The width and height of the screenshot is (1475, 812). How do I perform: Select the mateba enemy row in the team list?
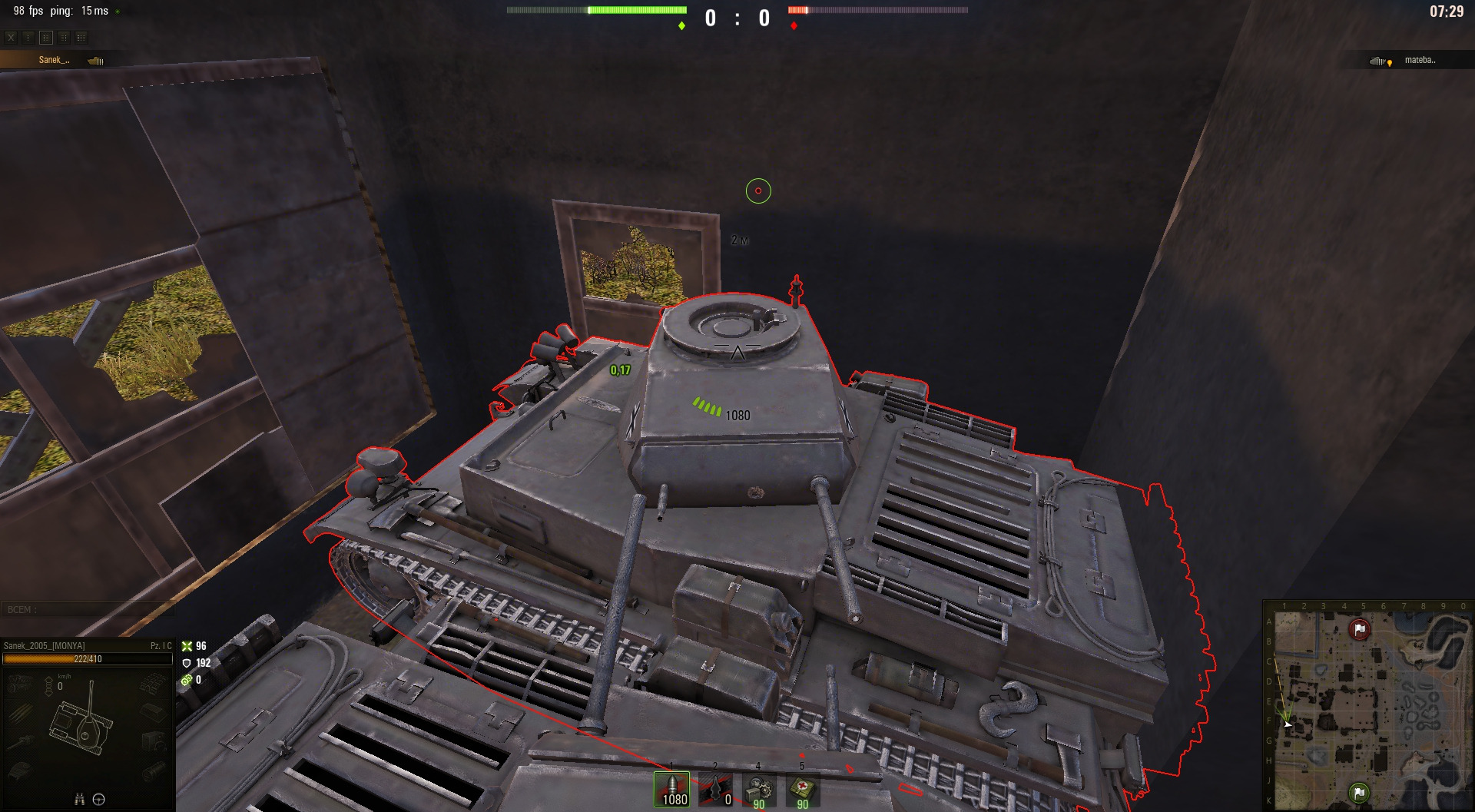(1419, 60)
